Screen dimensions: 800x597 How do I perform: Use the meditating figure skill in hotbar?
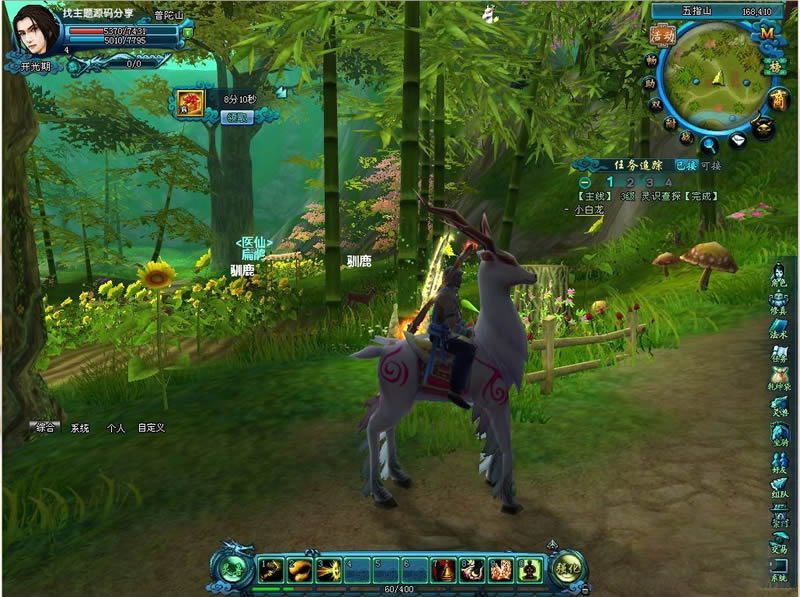[530, 570]
